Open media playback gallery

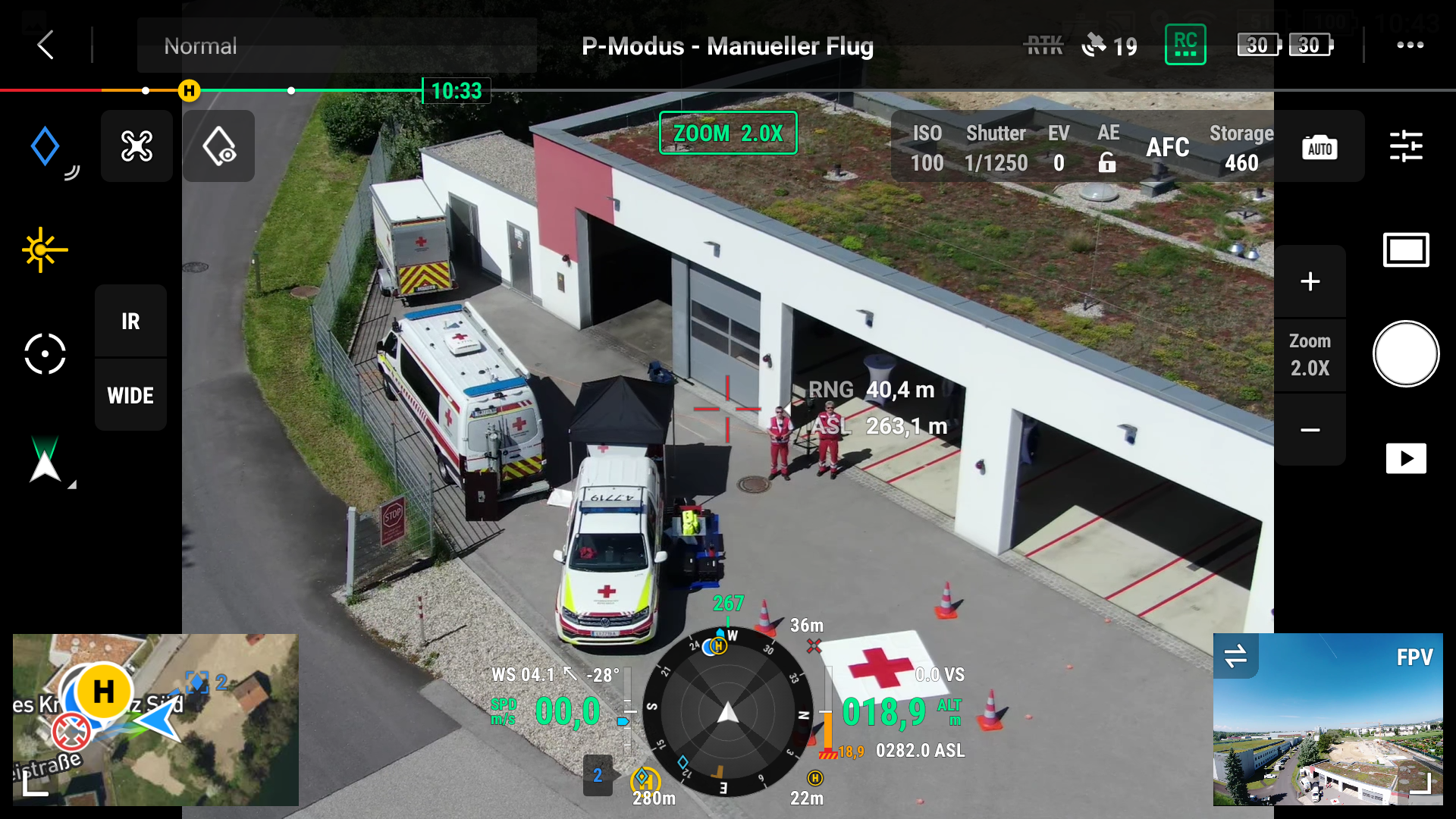1405,459
